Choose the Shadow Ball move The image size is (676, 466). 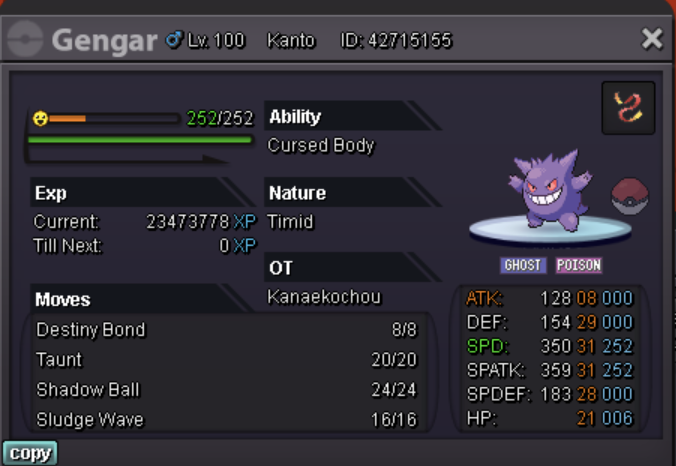click(x=226, y=390)
